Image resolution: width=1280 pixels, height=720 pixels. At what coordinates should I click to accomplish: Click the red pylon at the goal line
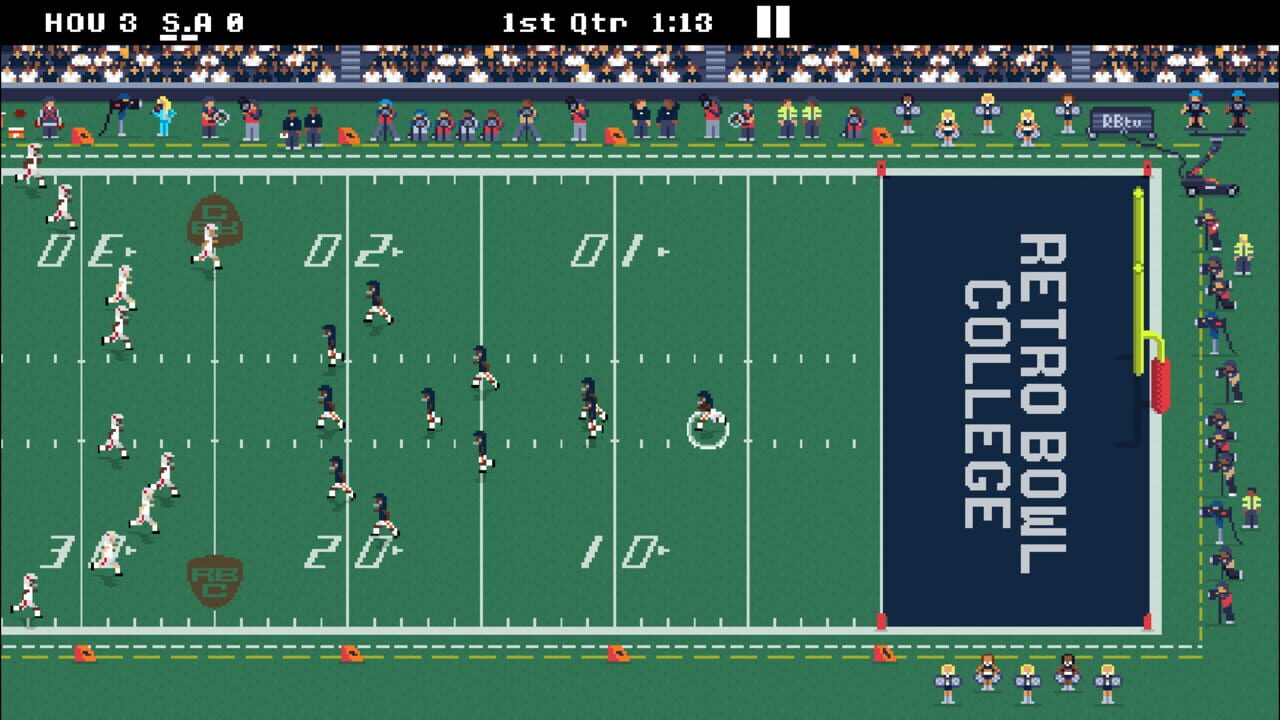point(883,166)
